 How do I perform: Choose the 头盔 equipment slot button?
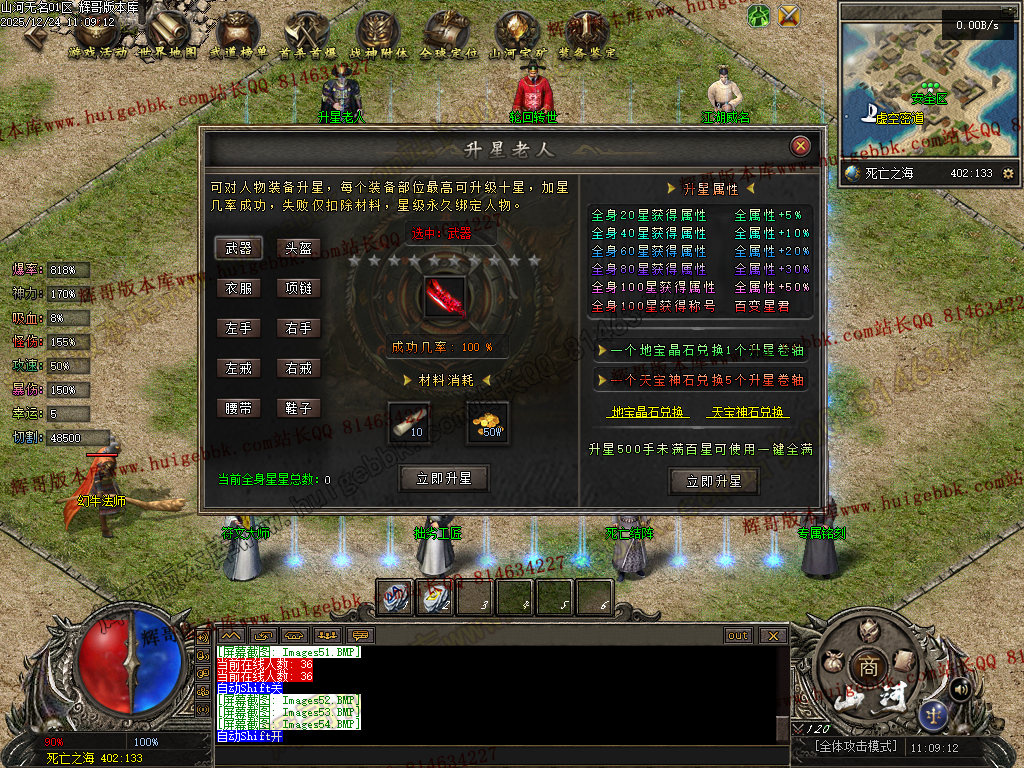pyautogui.click(x=299, y=248)
